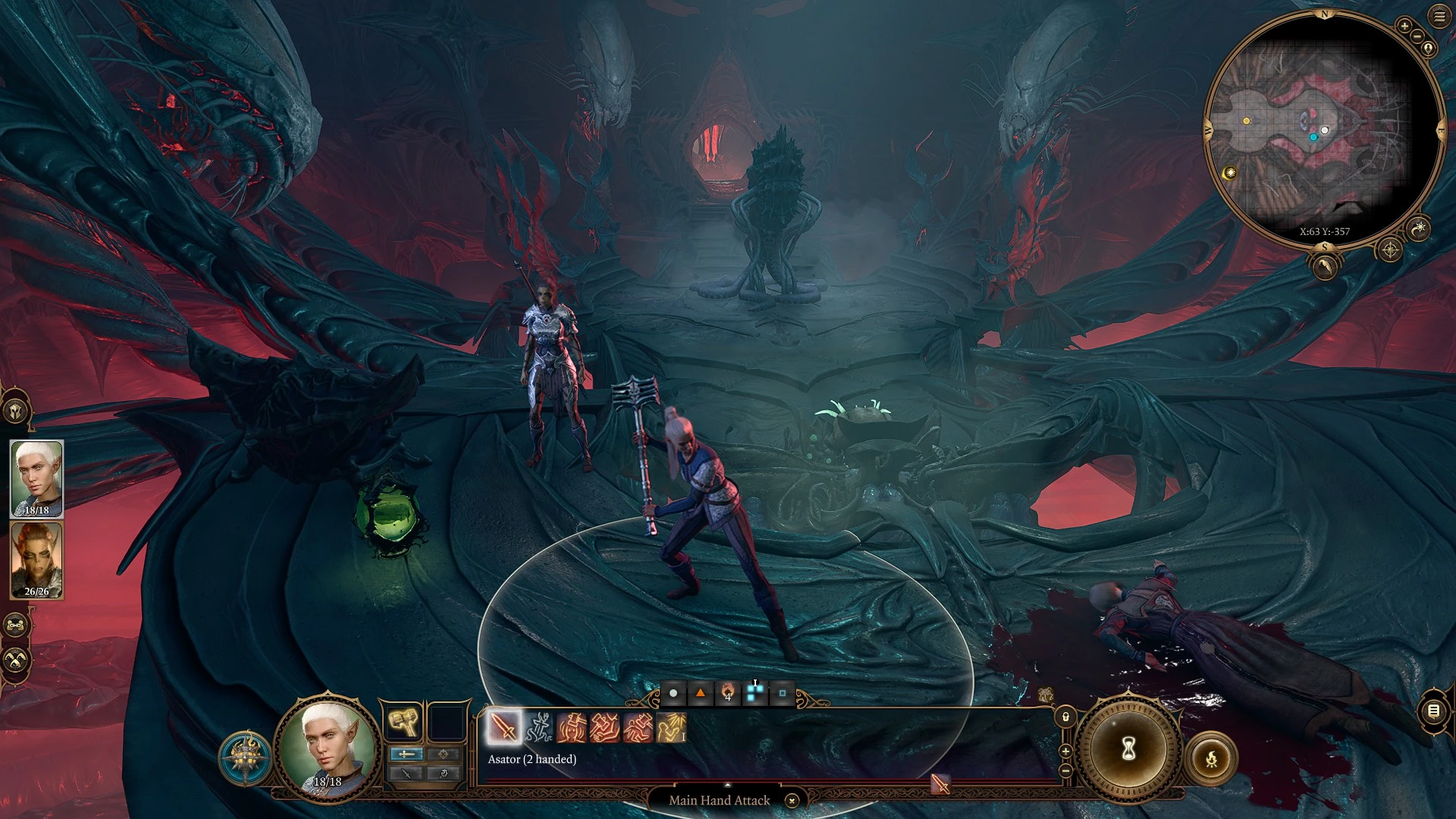This screenshot has height=819, width=1456.
Task: Toggle the ranged weapon set button
Action: (x=444, y=754)
